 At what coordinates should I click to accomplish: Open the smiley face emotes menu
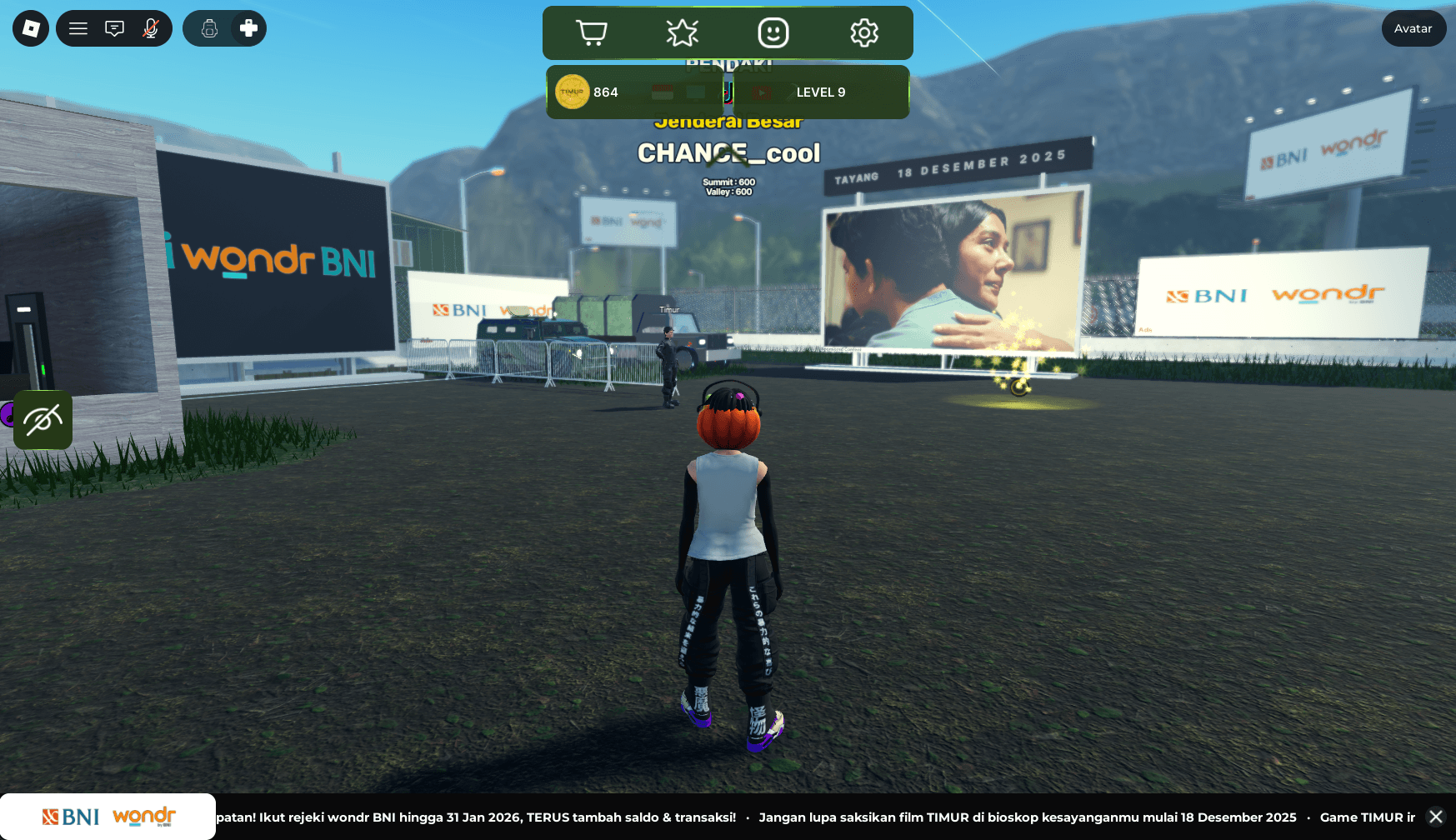tap(773, 32)
